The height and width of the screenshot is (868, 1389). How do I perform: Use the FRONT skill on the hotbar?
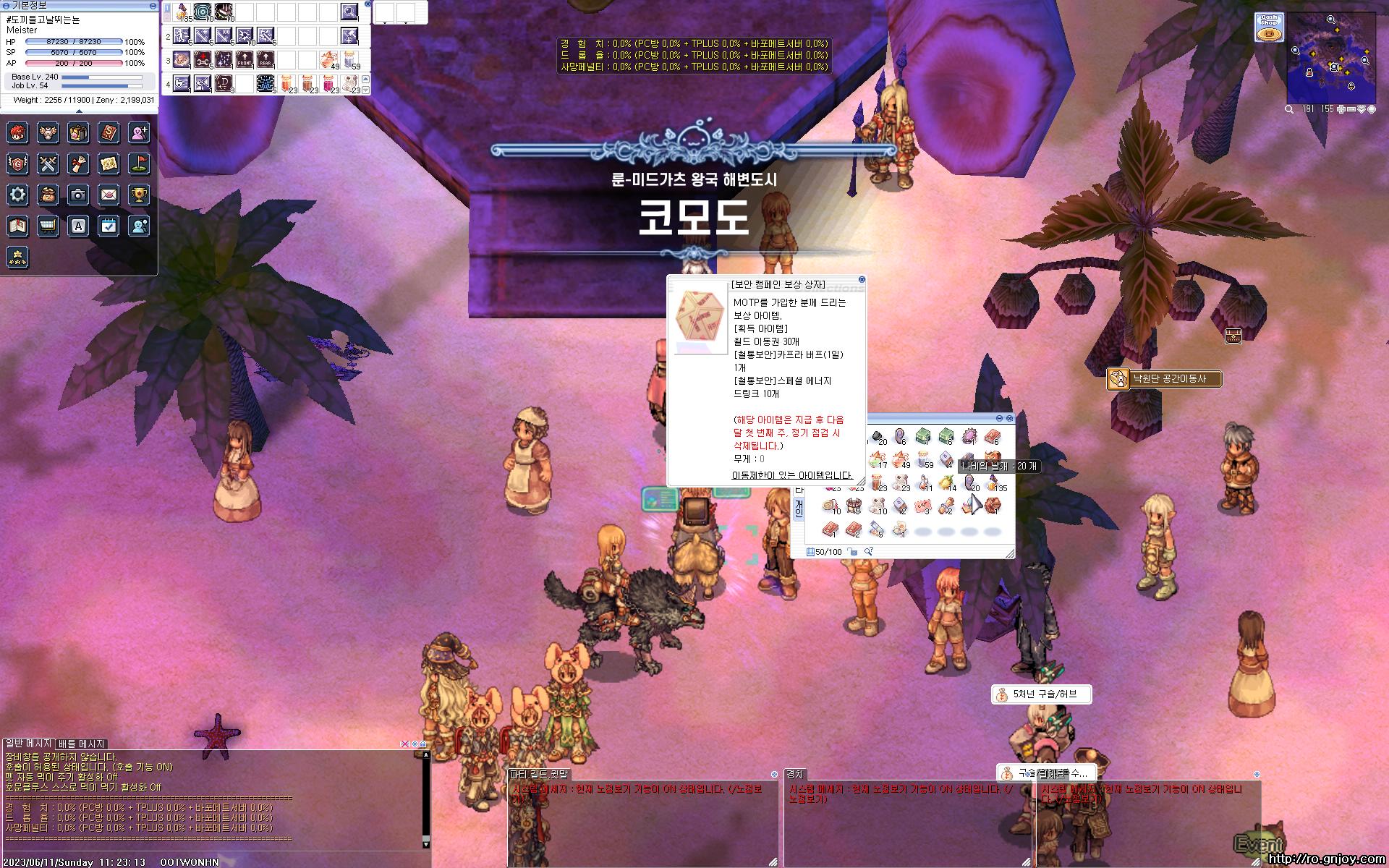[x=245, y=59]
